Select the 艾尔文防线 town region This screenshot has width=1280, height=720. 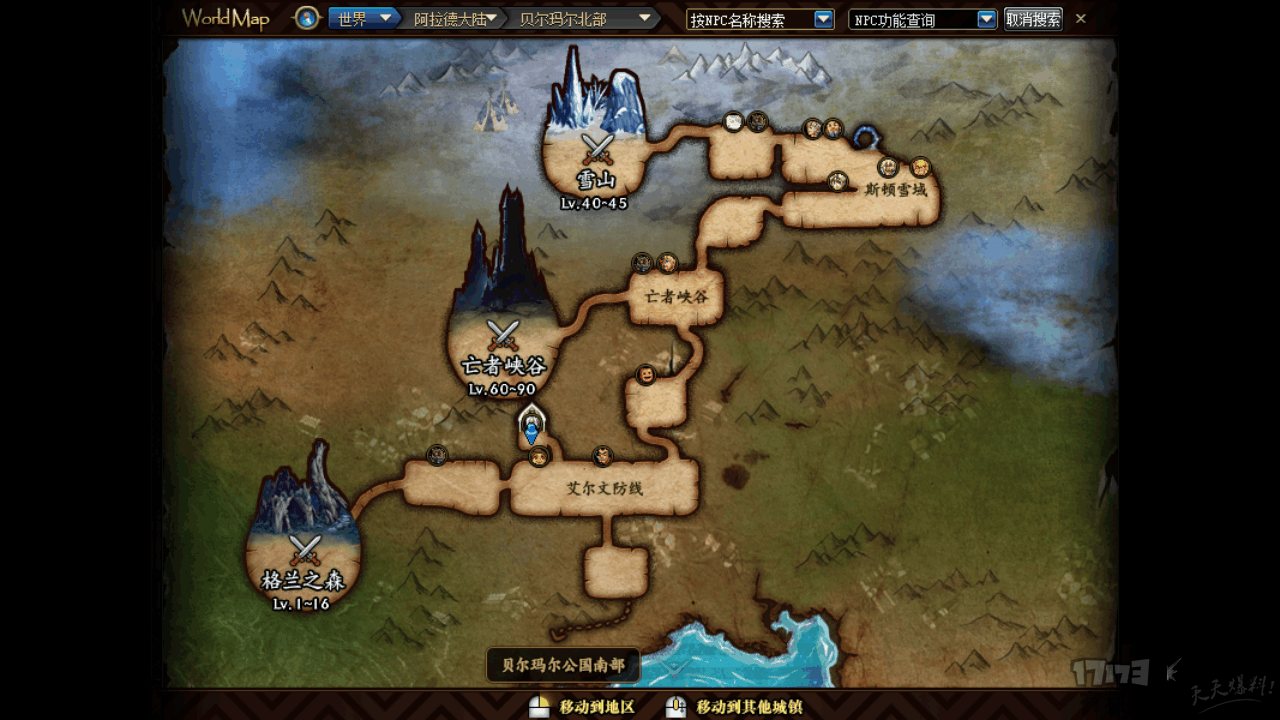click(x=604, y=489)
